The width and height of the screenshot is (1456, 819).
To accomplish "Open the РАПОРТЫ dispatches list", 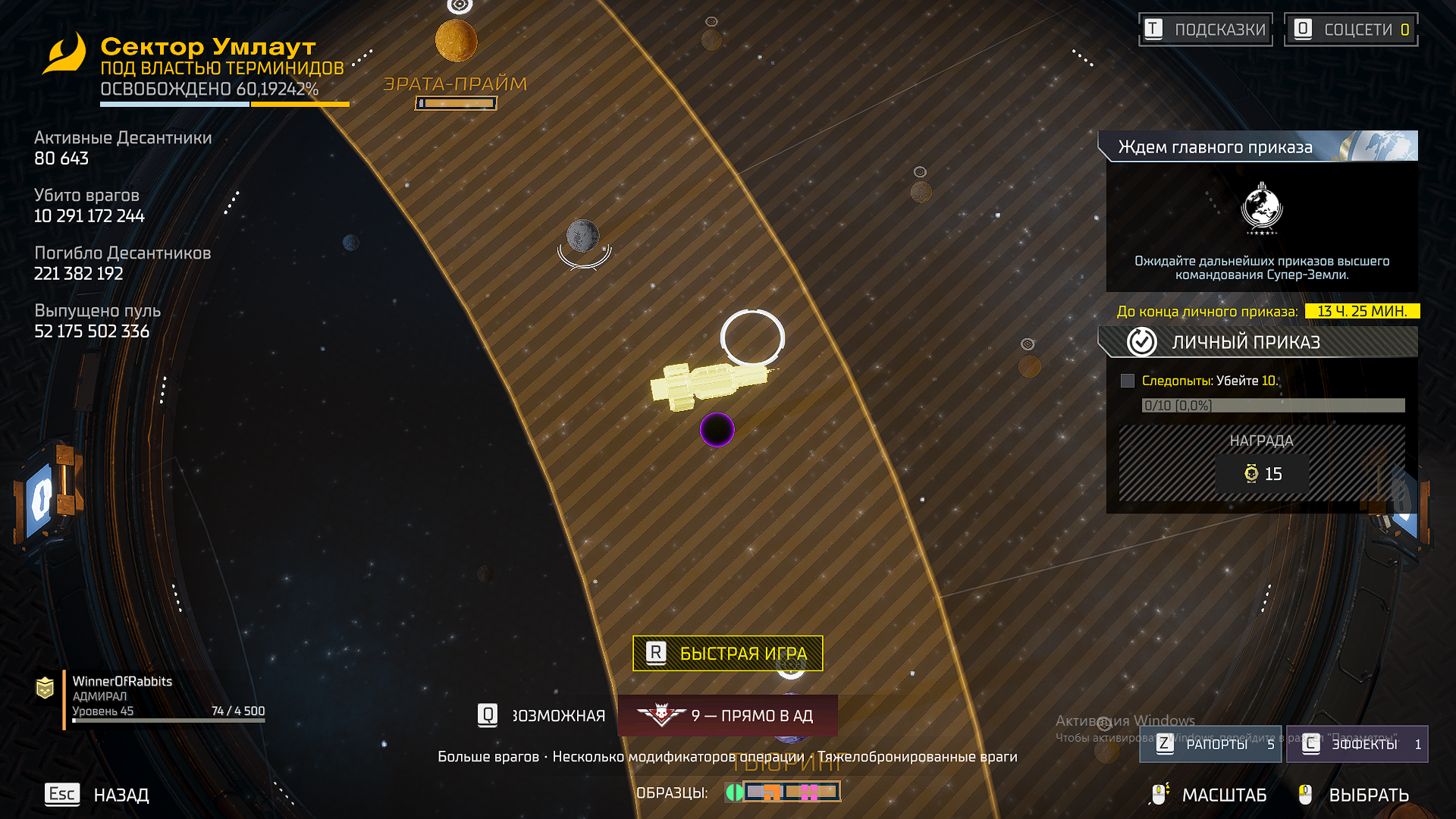I will pos(1210,744).
